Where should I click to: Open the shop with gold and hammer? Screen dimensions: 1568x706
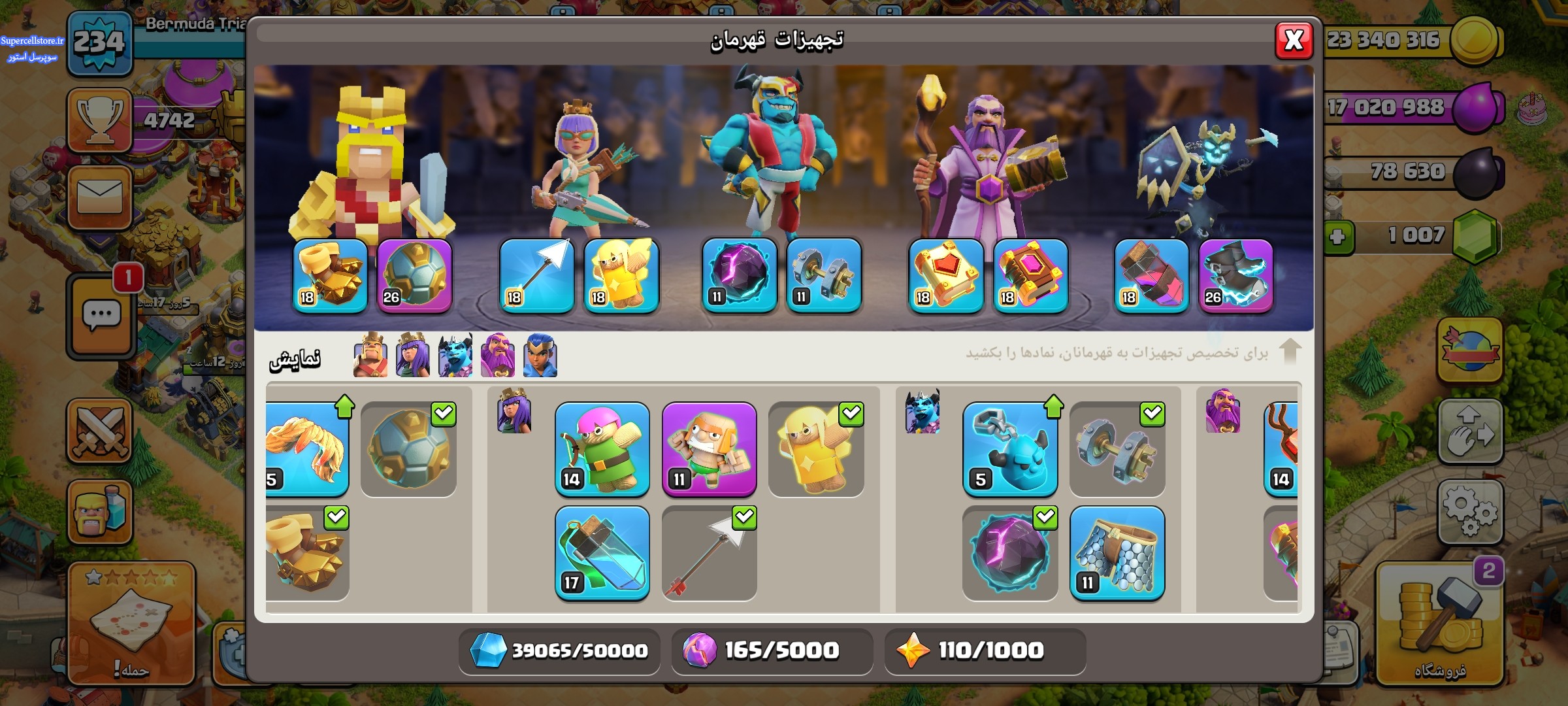pos(1440,626)
